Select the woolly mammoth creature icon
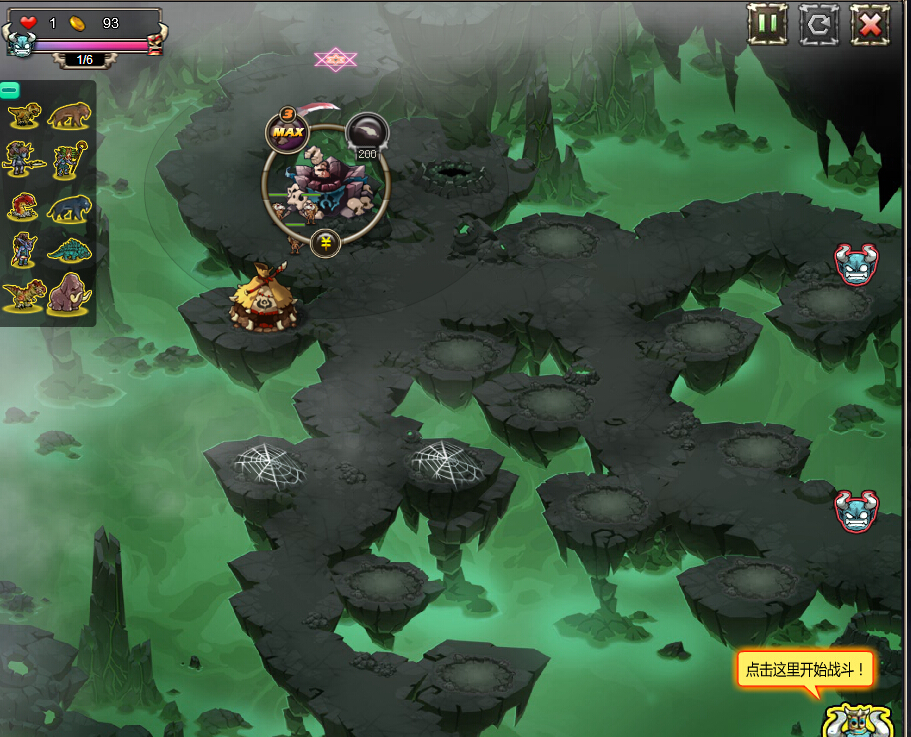911x737 pixels. (x=70, y=294)
